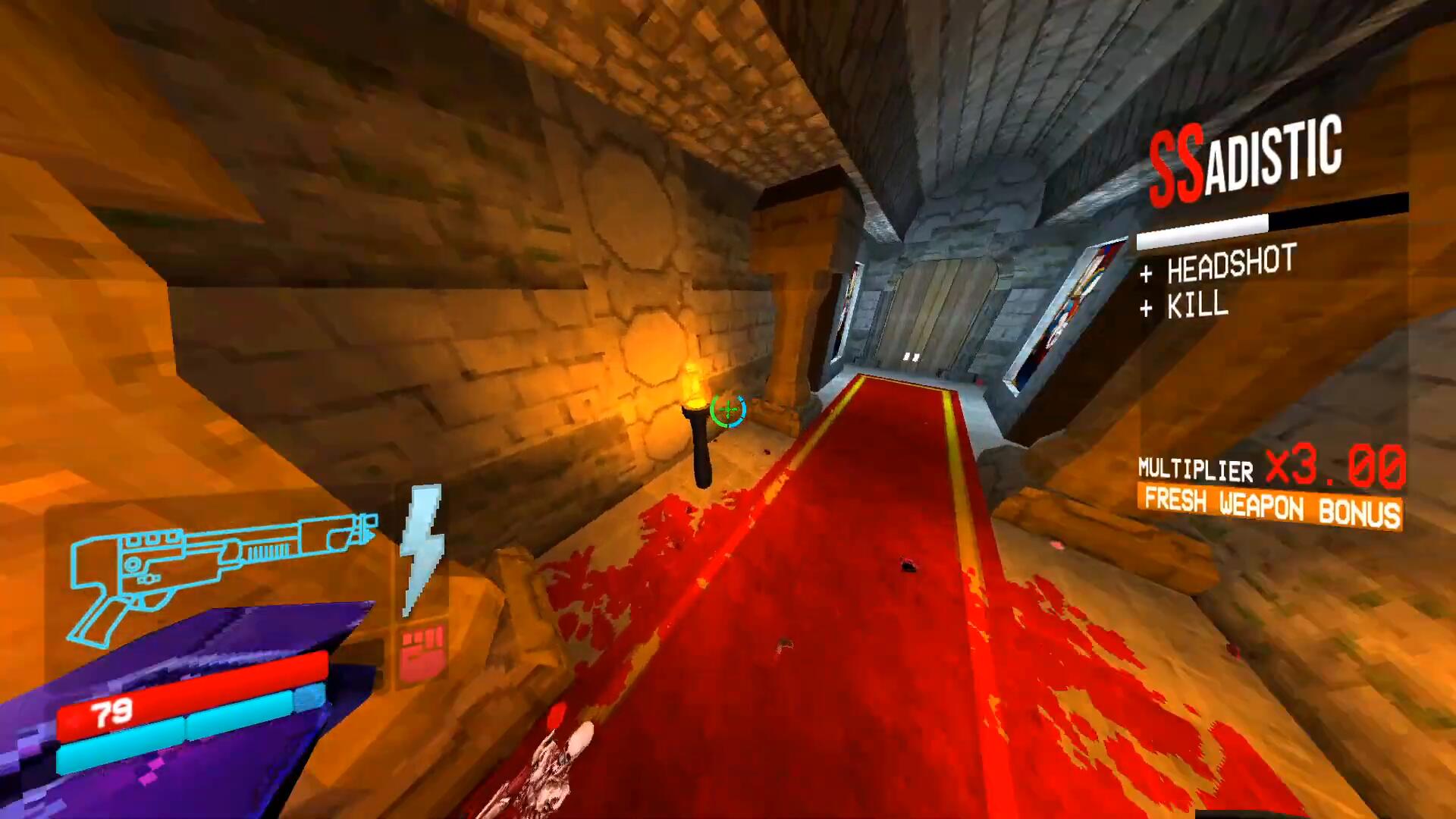
Task: Click the red fist arm icon
Action: [x=422, y=653]
